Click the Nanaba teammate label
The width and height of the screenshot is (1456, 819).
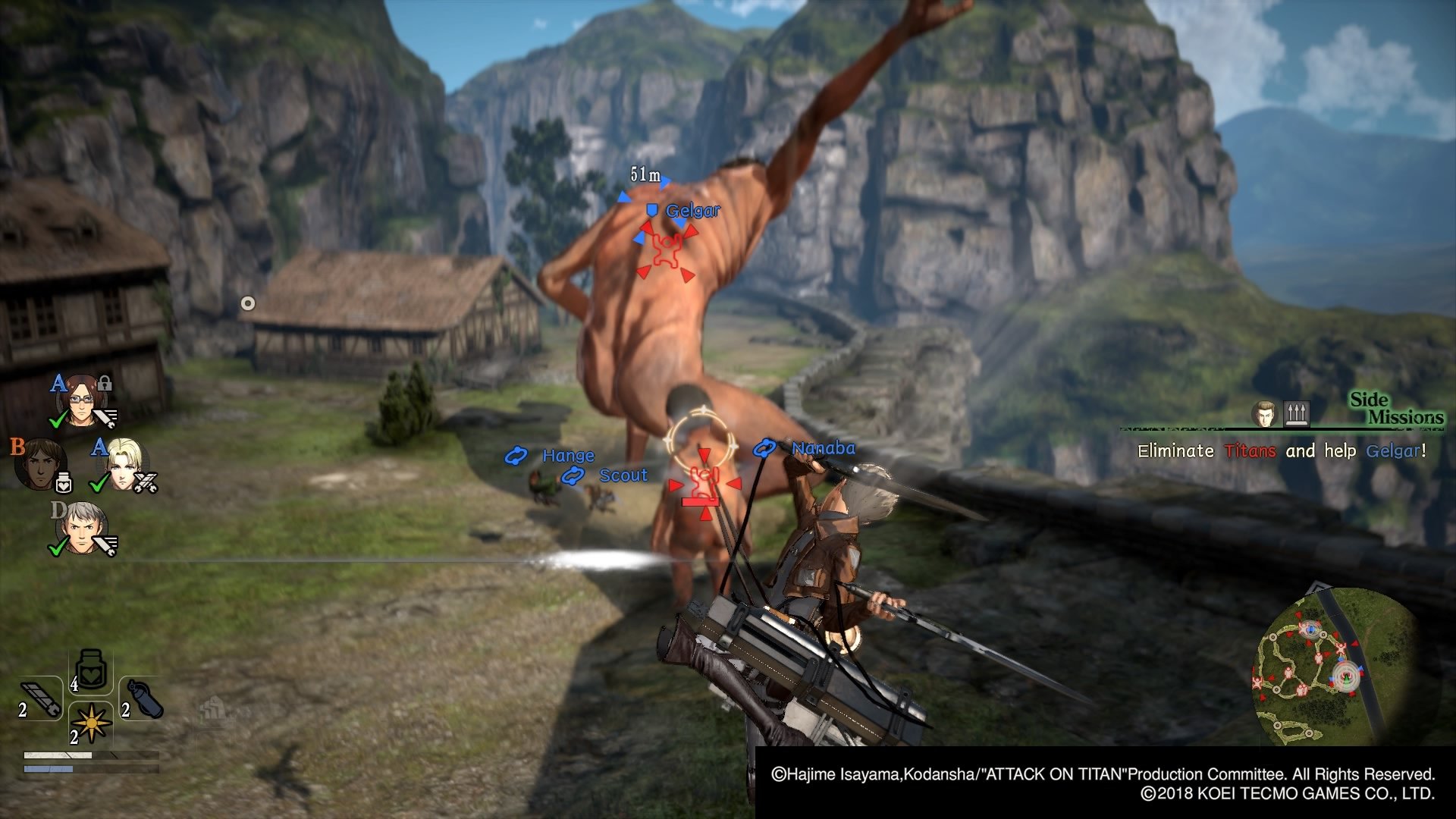pos(822,447)
